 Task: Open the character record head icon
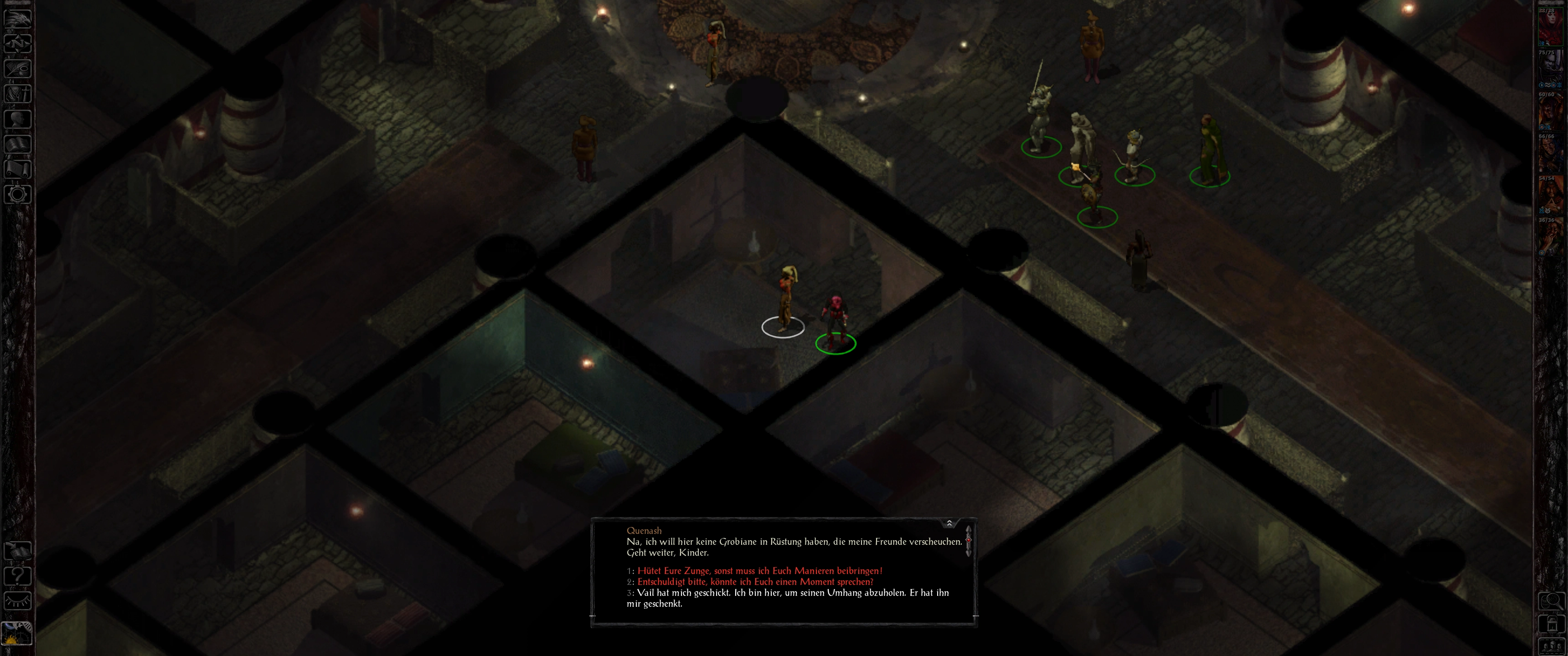(17, 118)
